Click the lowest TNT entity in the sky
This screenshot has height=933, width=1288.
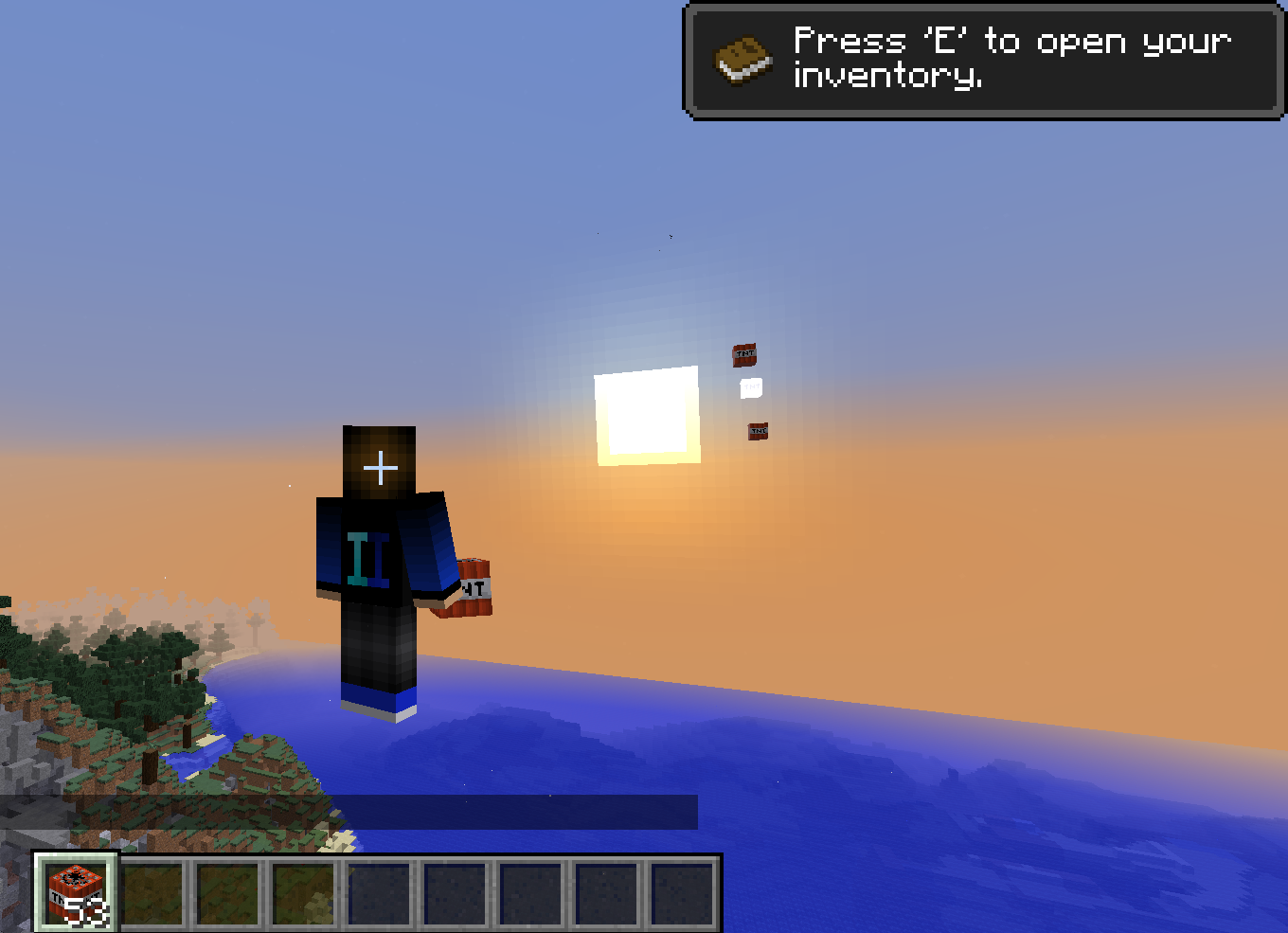[756, 431]
